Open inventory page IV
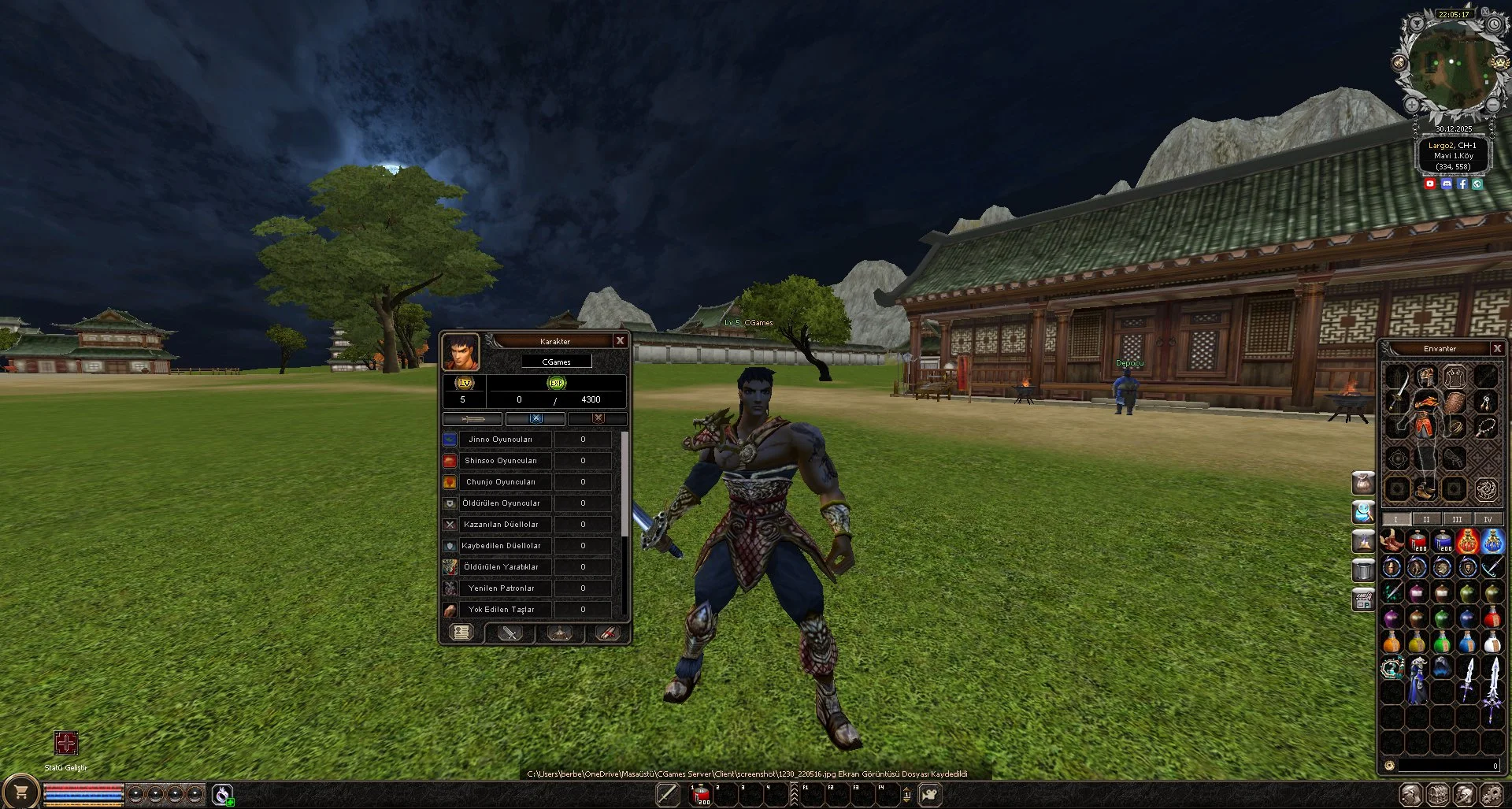Viewport: 1512px width, 809px height. click(1487, 519)
